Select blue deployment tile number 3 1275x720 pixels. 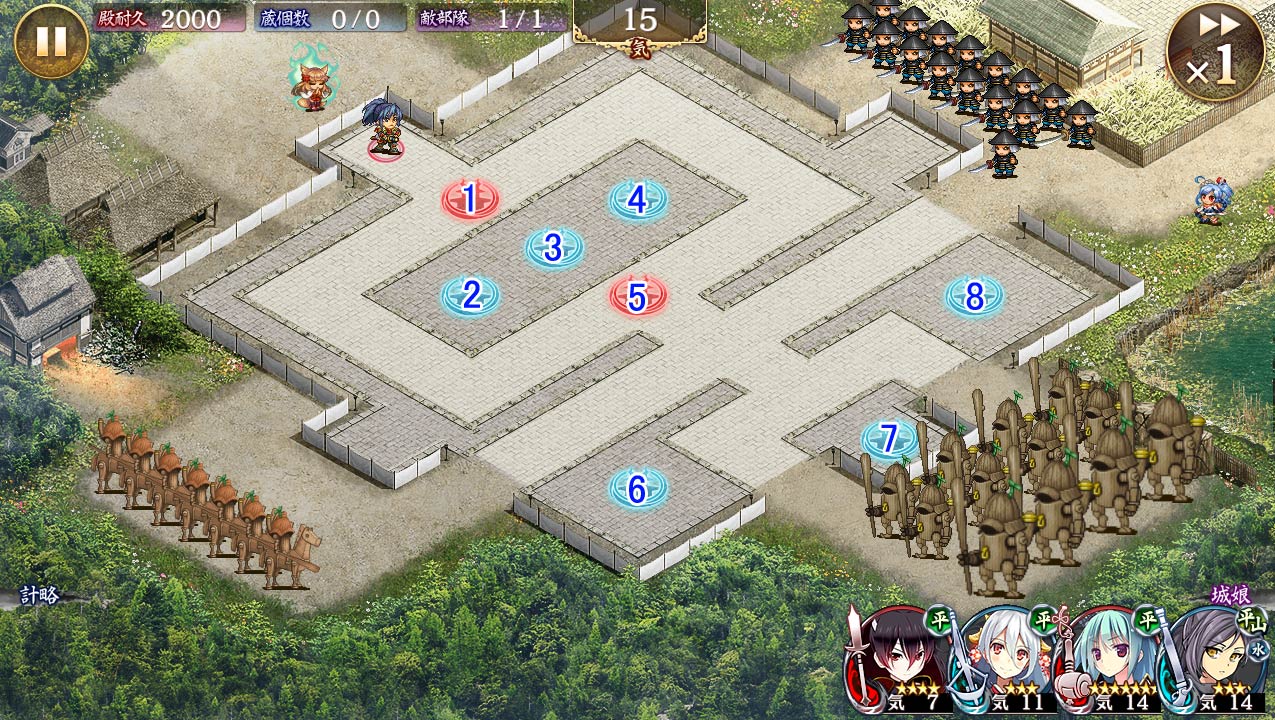tap(554, 248)
